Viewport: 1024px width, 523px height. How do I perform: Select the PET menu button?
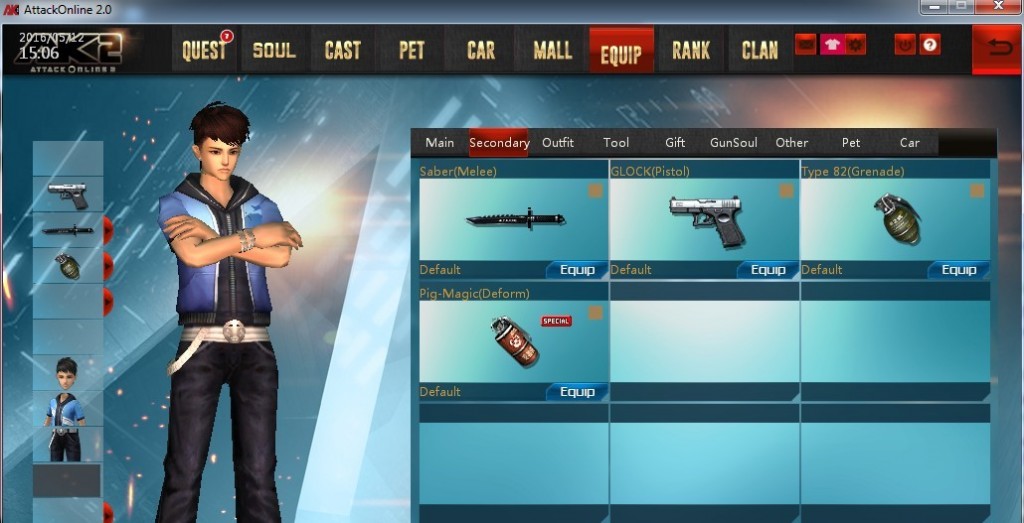pyautogui.click(x=412, y=50)
